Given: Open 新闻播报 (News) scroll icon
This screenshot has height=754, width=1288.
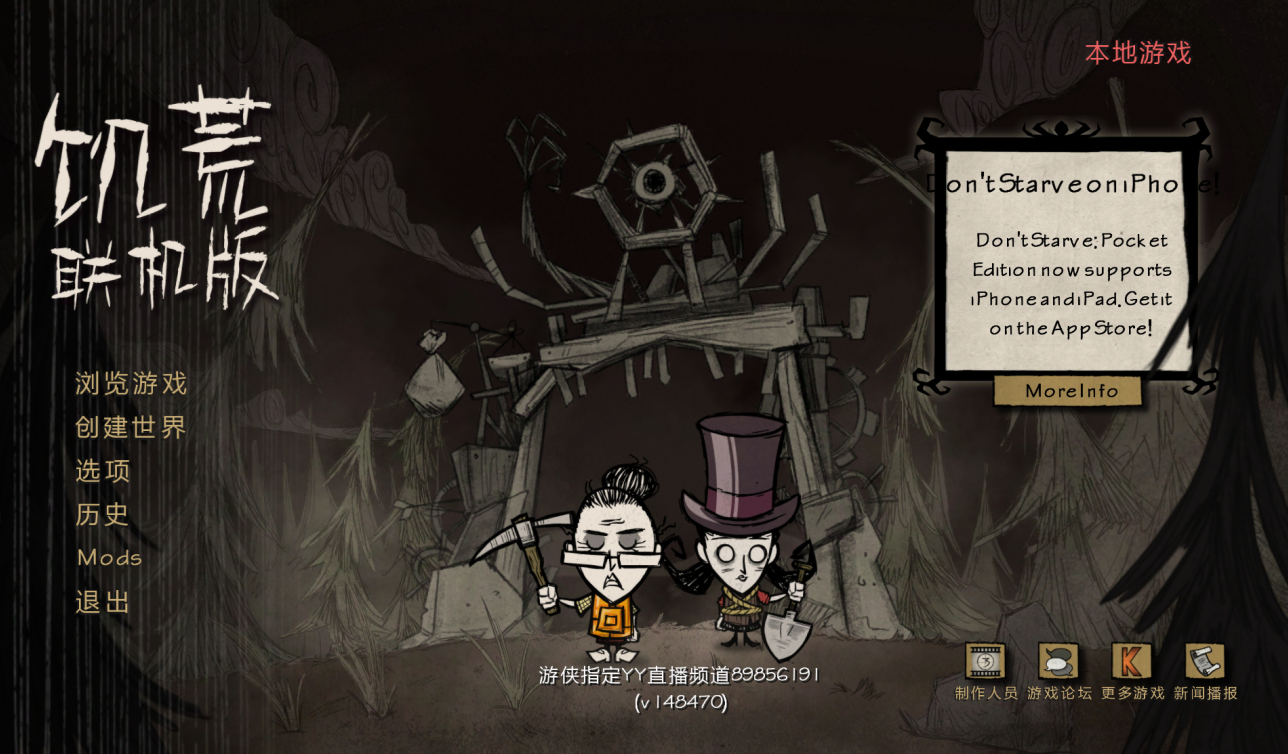Looking at the screenshot, I should 1205,662.
